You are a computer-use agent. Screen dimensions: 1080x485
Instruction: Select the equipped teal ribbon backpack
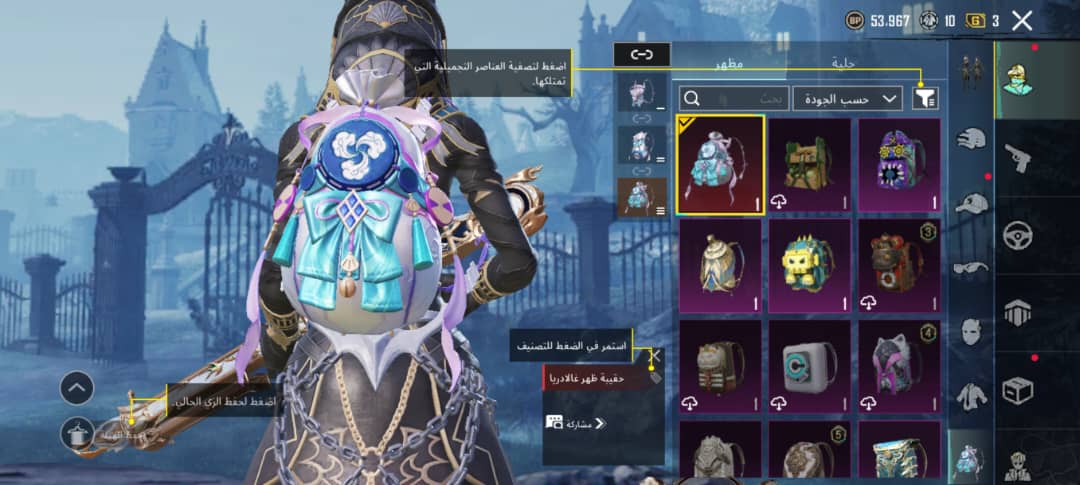720,165
